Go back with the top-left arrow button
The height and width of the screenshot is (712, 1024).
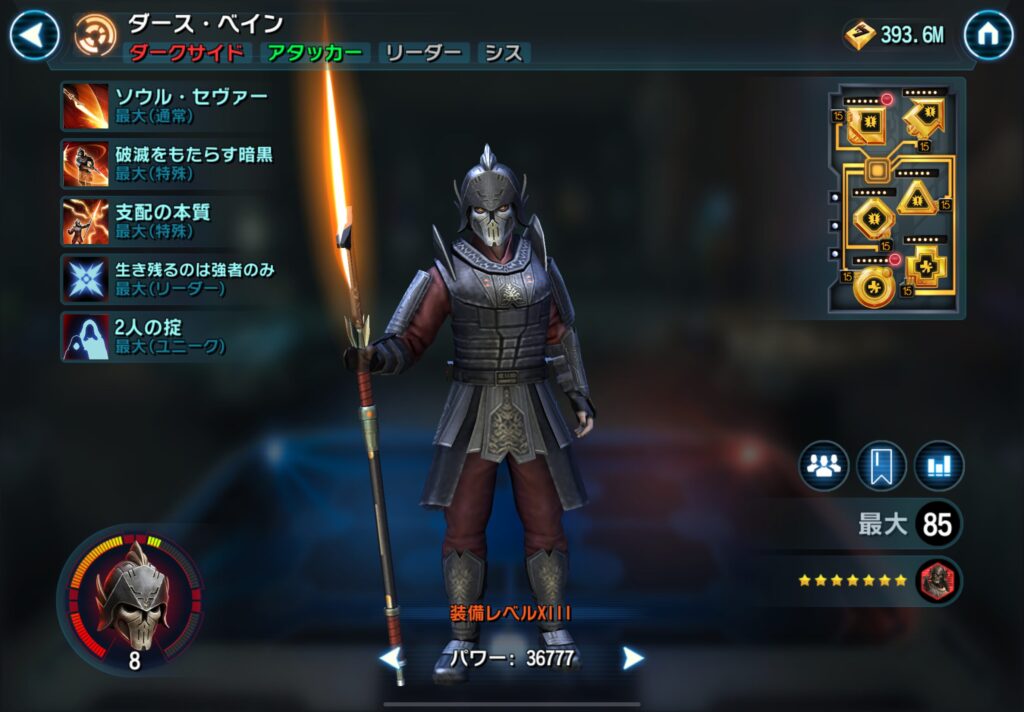click(35, 36)
